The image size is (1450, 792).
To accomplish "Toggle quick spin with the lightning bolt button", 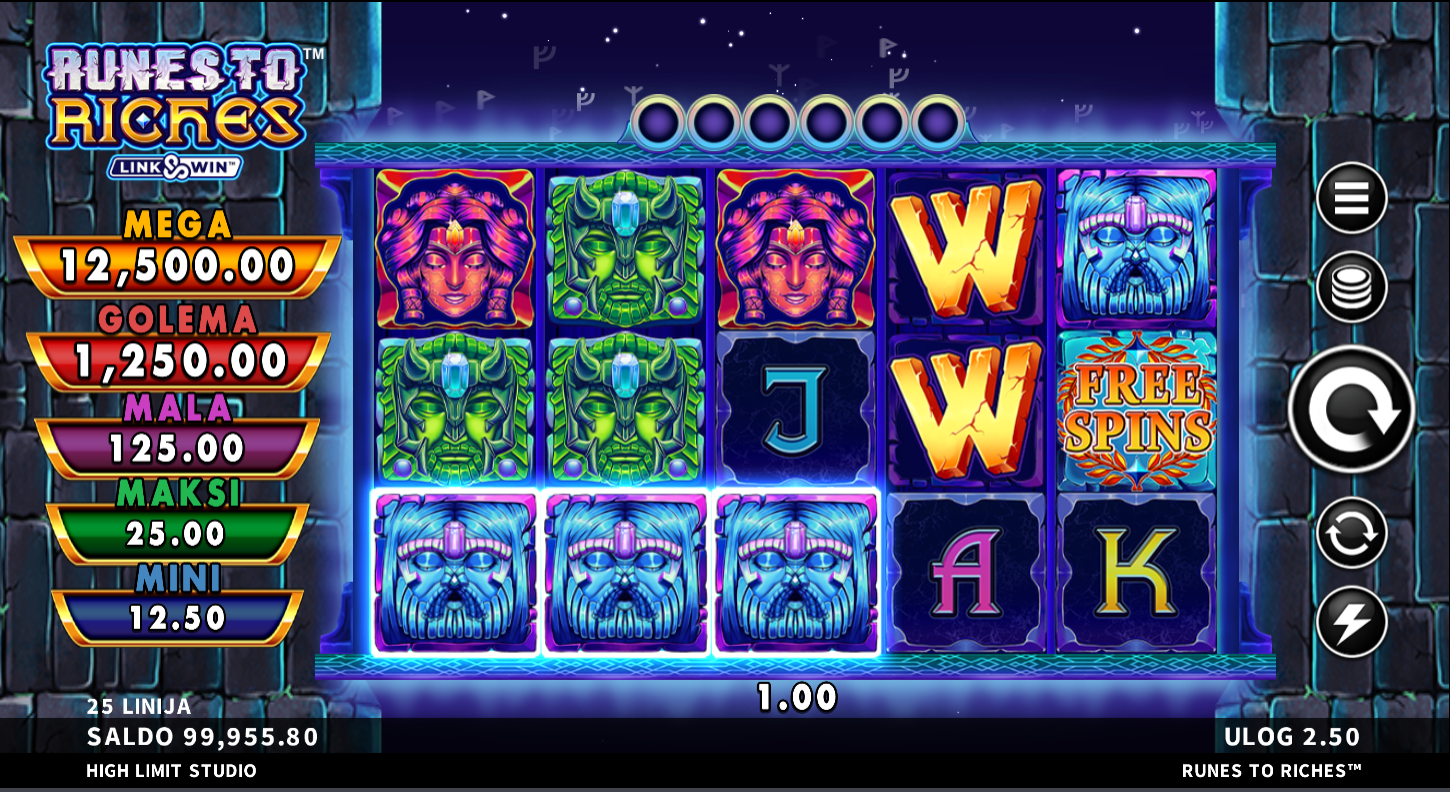I will pos(1351,622).
